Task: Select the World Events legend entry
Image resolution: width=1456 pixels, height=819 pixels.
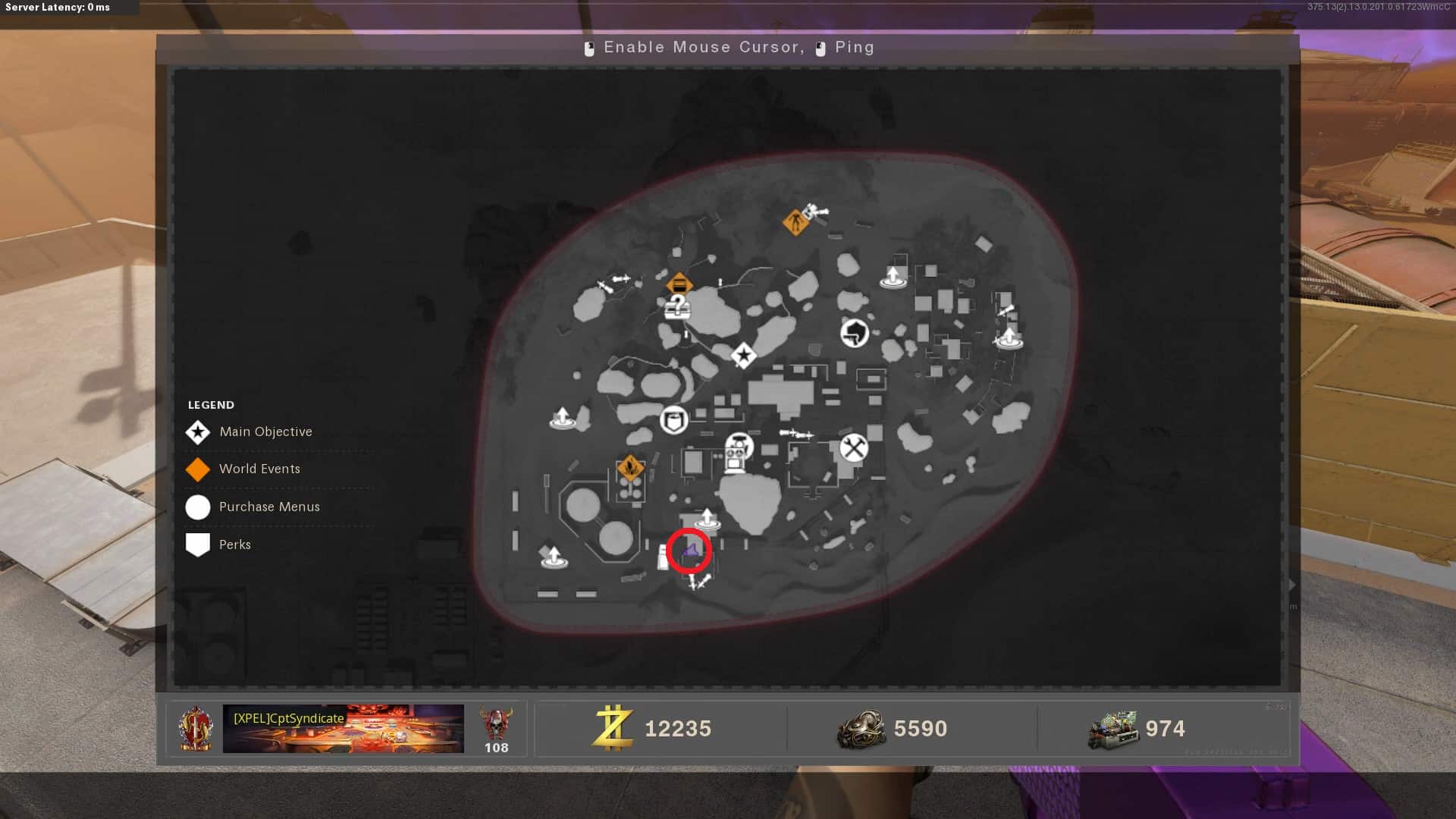Action: (x=259, y=469)
